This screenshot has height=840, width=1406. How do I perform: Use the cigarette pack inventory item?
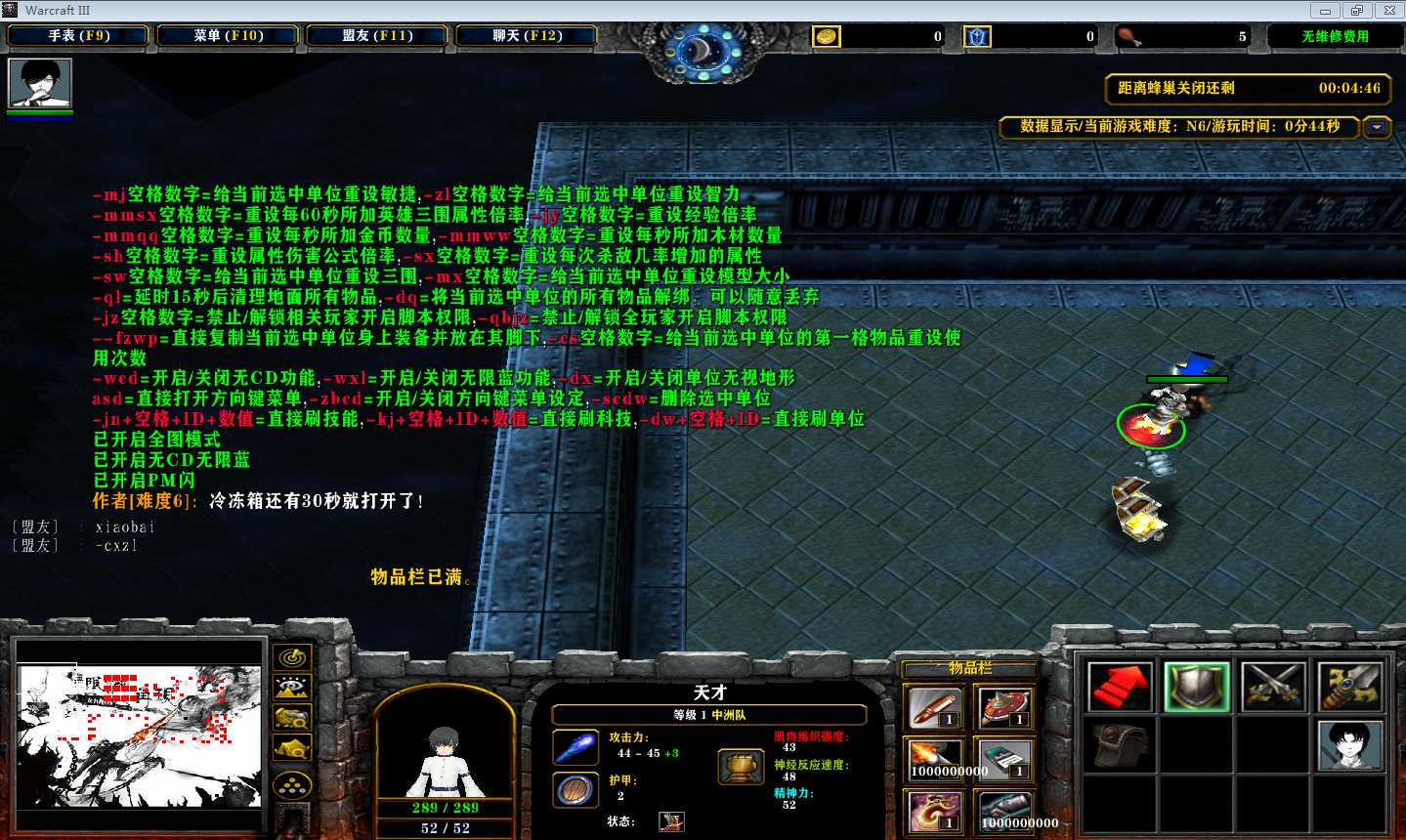tap(1004, 759)
